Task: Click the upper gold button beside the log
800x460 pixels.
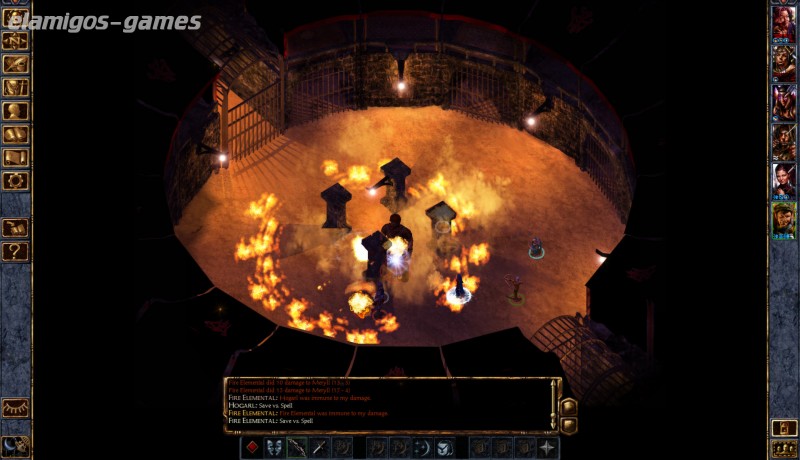Action: pos(568,407)
